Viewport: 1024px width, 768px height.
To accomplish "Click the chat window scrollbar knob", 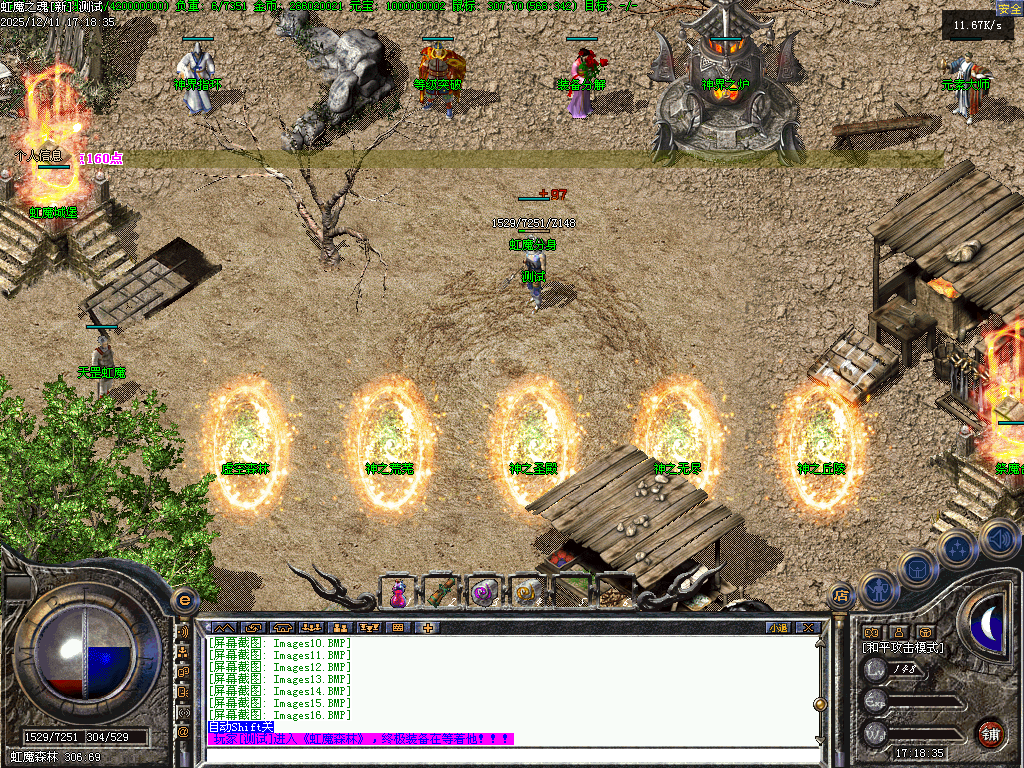I will click(x=820, y=703).
